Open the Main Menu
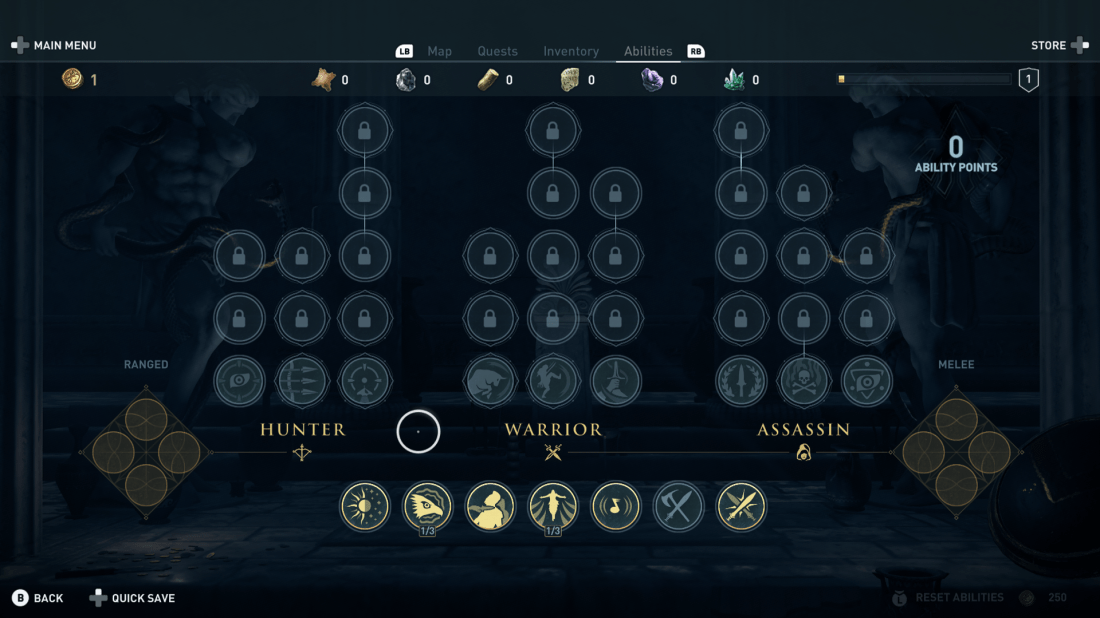The image size is (1100, 618). (x=55, y=46)
